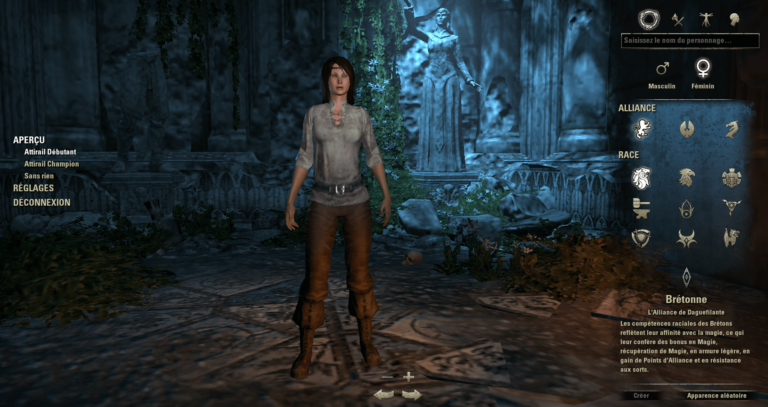Click the Créer button

[642, 396]
